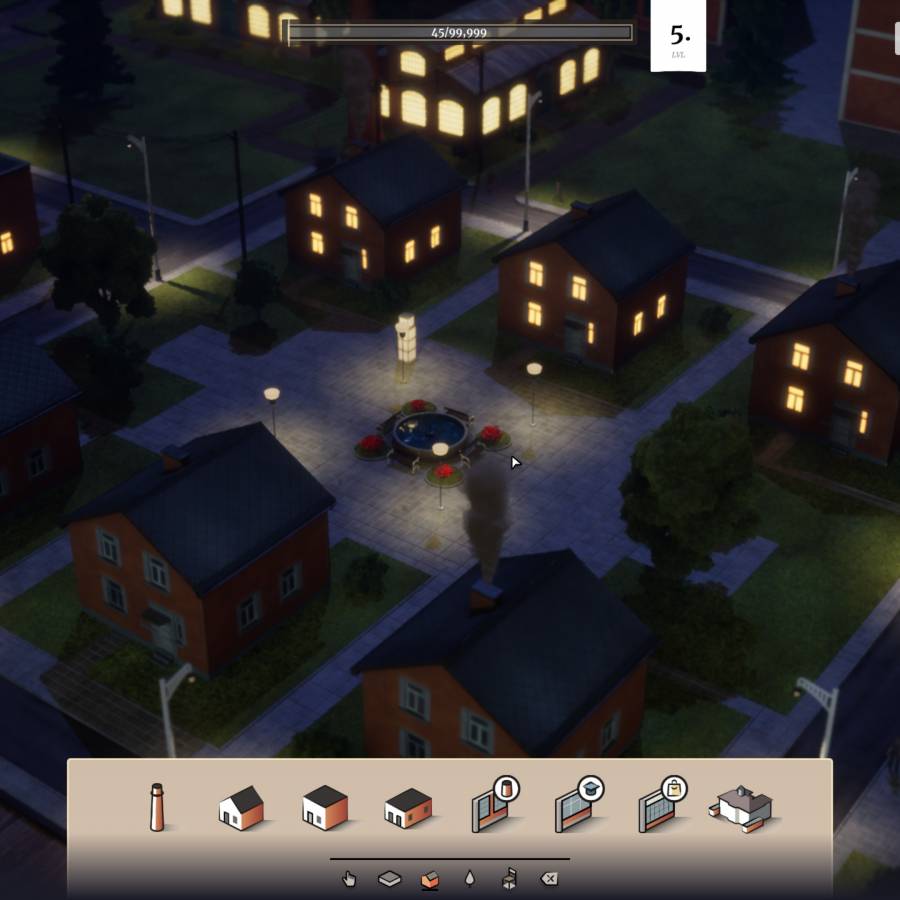The image size is (900, 900).
Task: Switch to the water drop category
Action: coord(469,879)
